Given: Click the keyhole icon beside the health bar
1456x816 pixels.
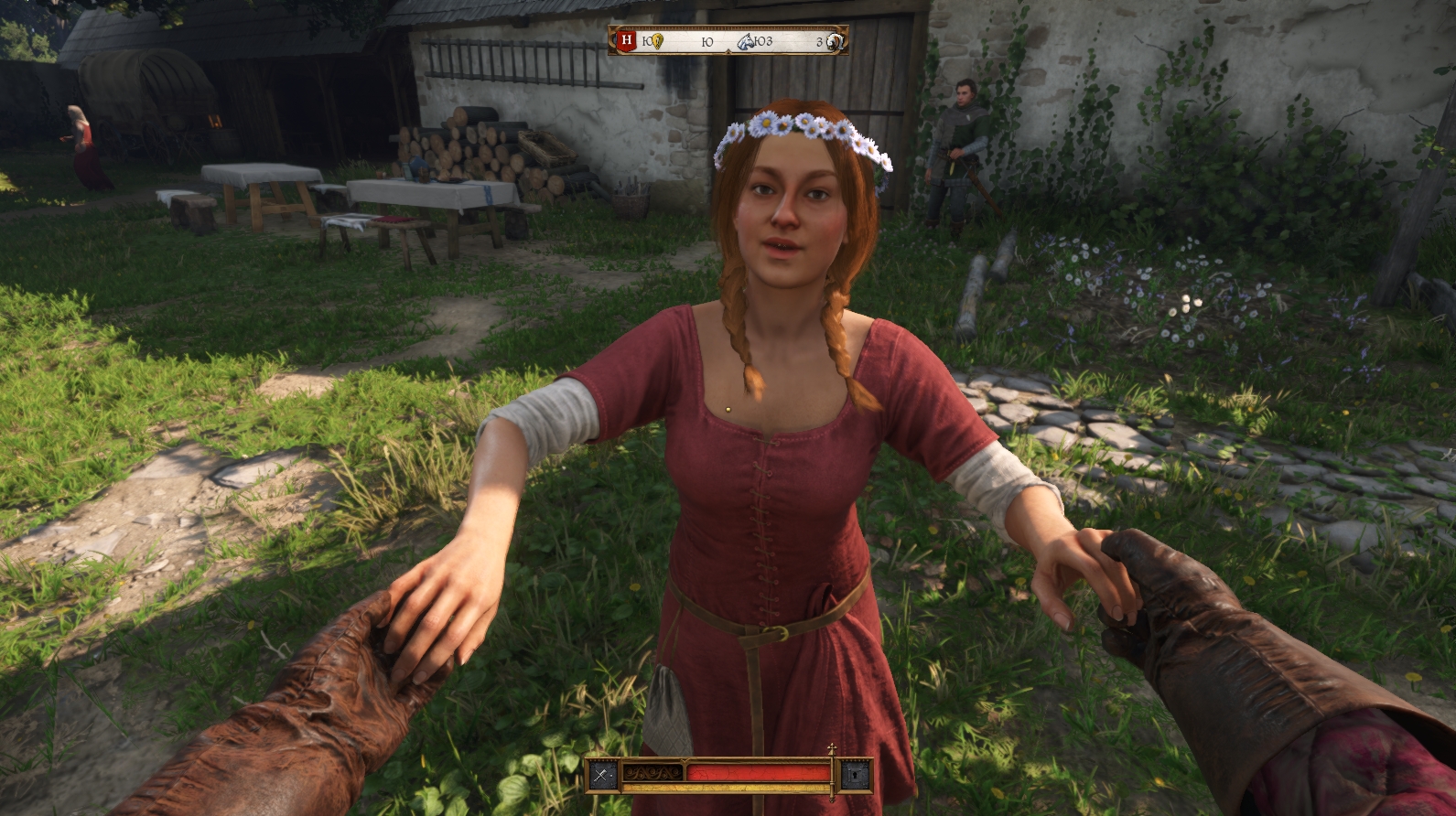Looking at the screenshot, I should pos(855,775).
